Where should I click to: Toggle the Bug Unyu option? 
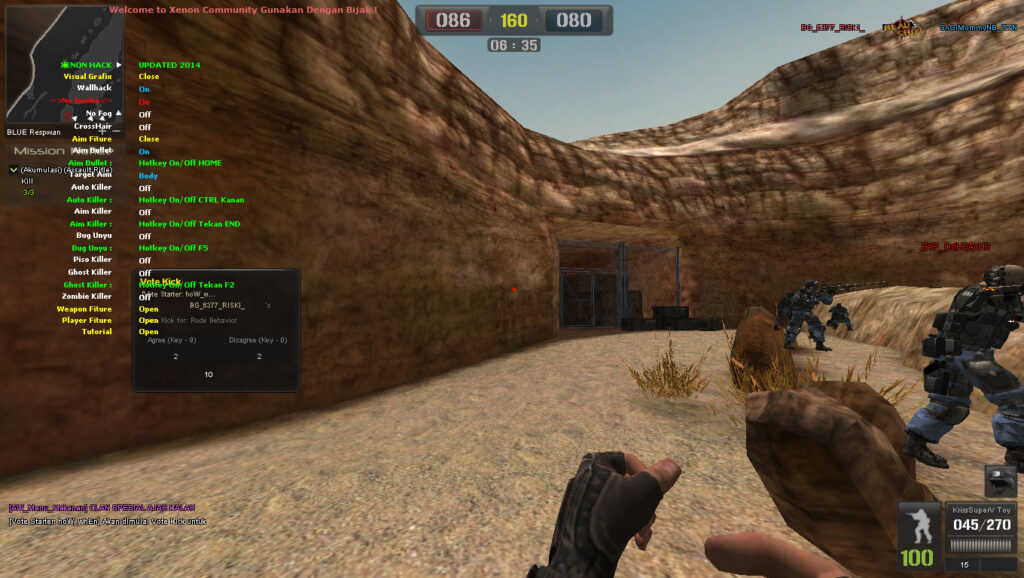93,235
